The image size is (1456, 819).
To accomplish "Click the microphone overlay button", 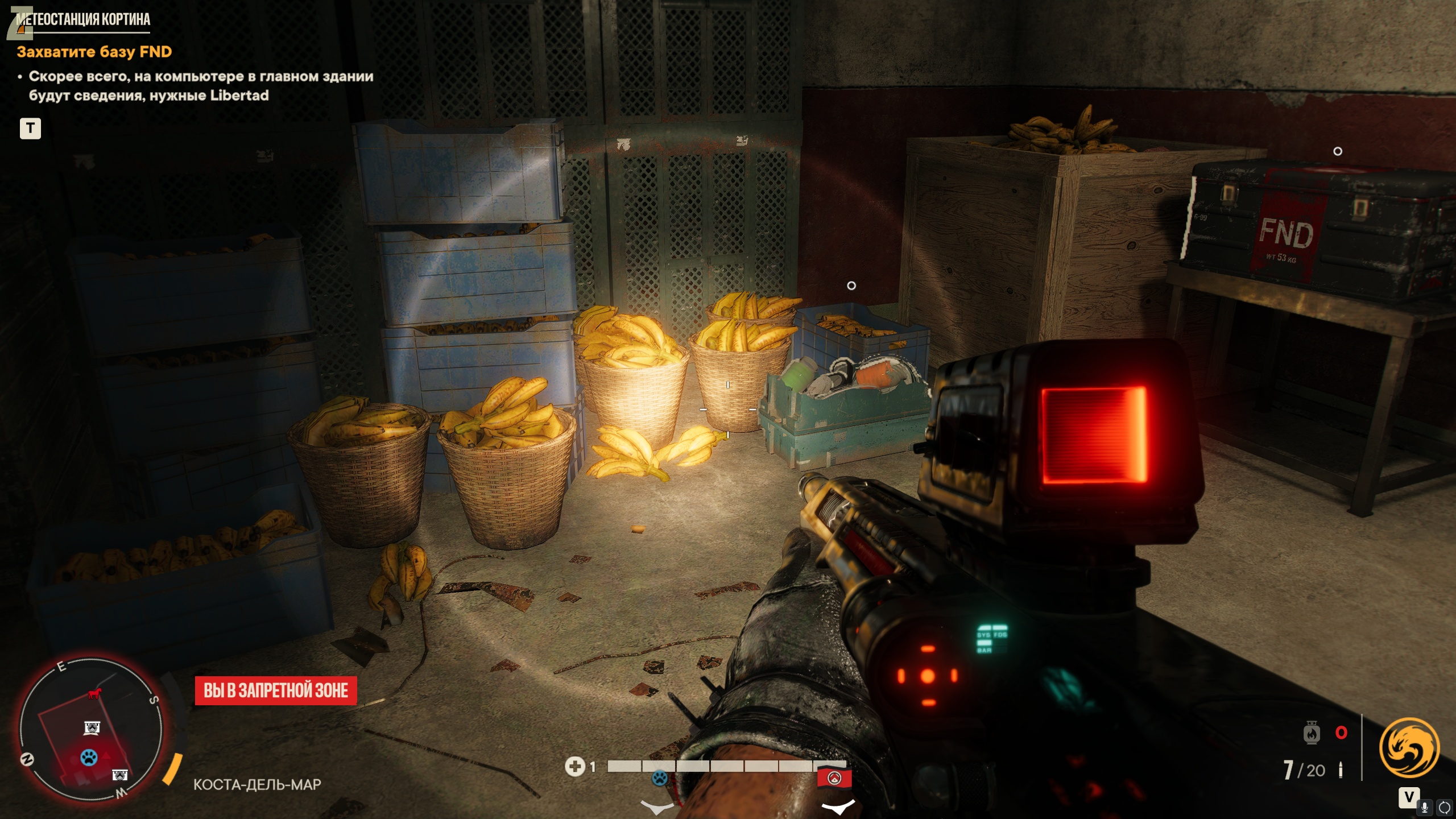I will [1425, 806].
